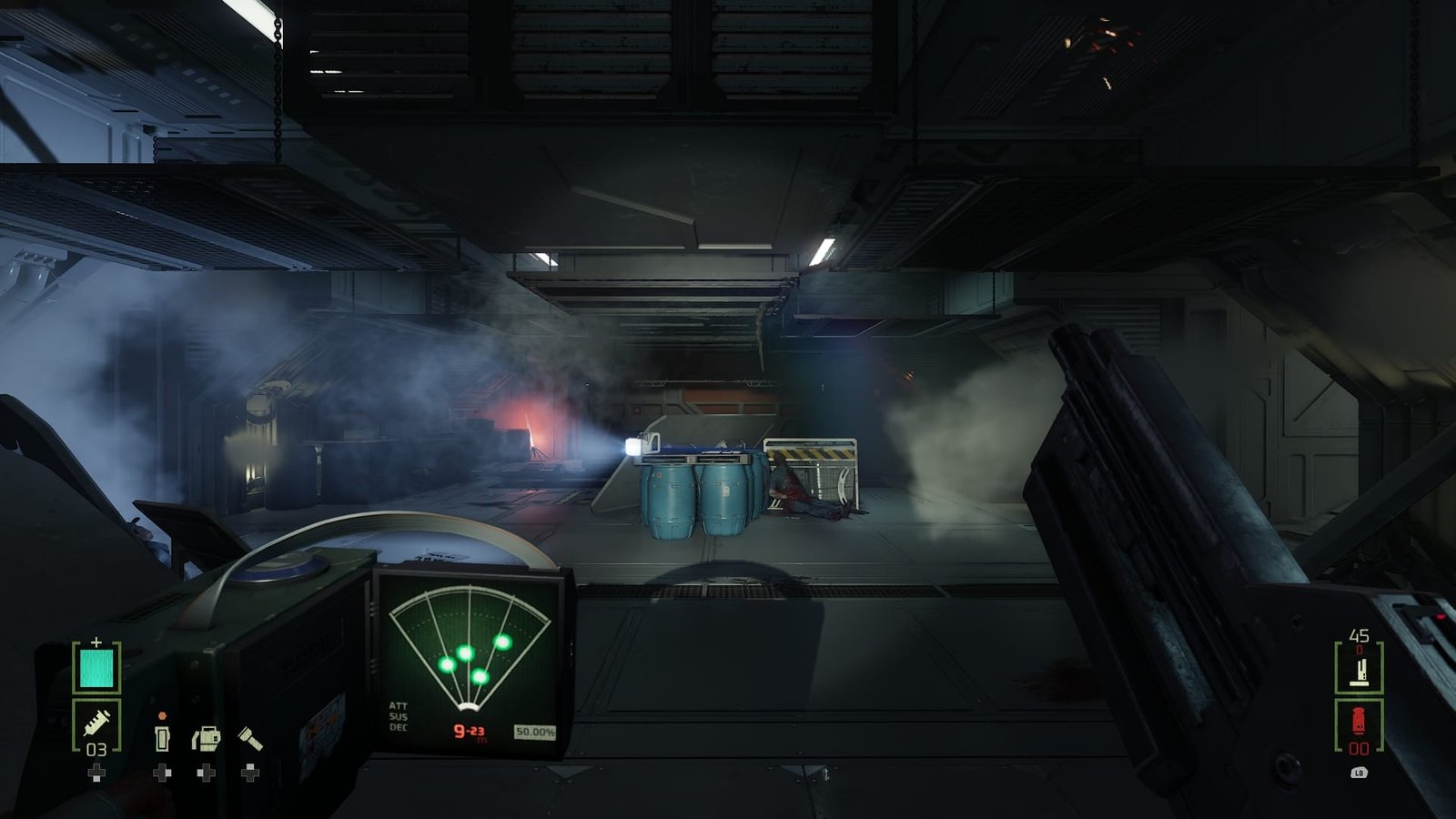
Task: Select the red grenade slot
Action: click(1359, 723)
